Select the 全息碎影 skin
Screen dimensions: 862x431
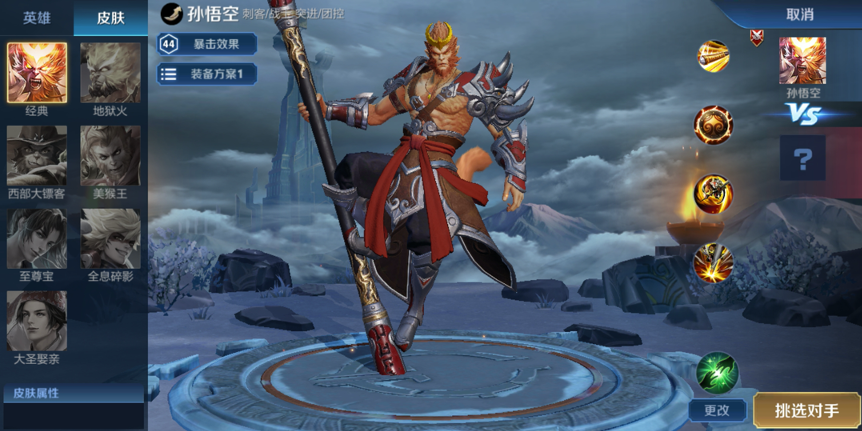tap(110, 238)
